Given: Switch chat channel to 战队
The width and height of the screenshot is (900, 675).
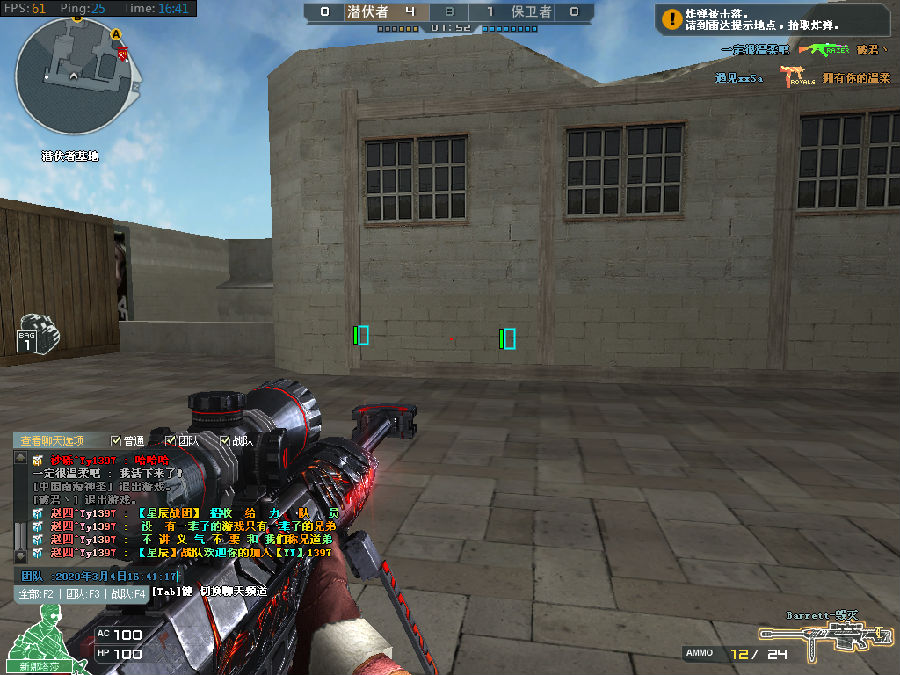Looking at the screenshot, I should pyautogui.click(x=128, y=593).
